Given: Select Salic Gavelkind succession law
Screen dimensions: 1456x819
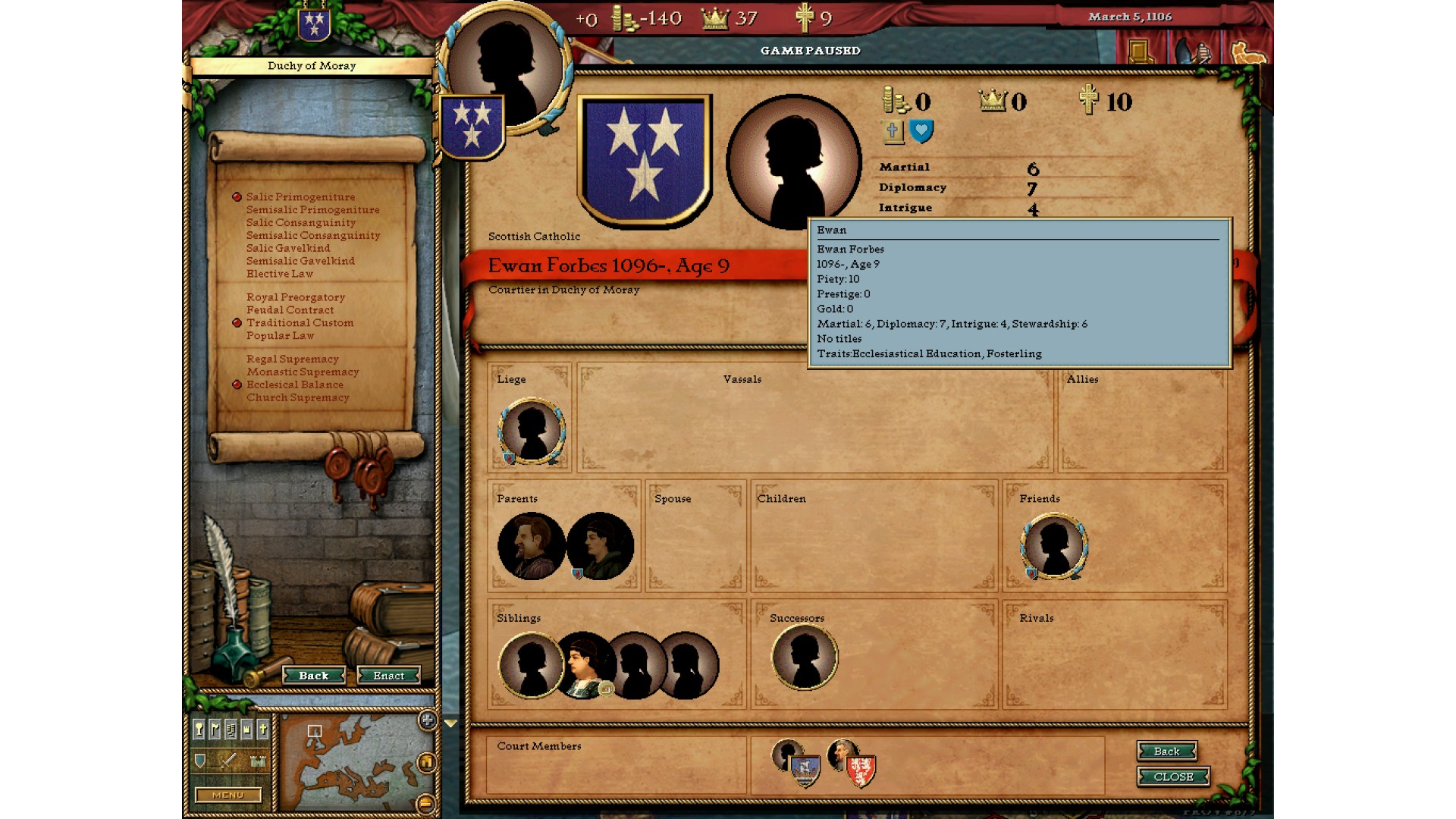Looking at the screenshot, I should pyautogui.click(x=287, y=248).
